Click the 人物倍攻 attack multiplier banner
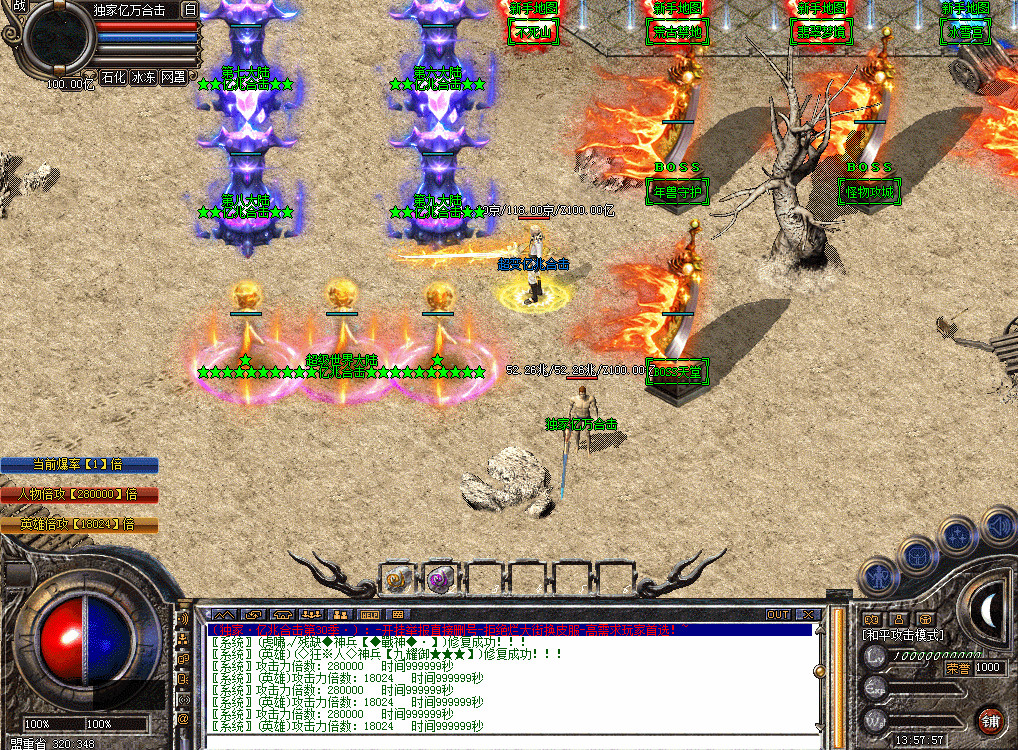Image resolution: width=1018 pixels, height=750 pixels. pyautogui.click(x=79, y=494)
